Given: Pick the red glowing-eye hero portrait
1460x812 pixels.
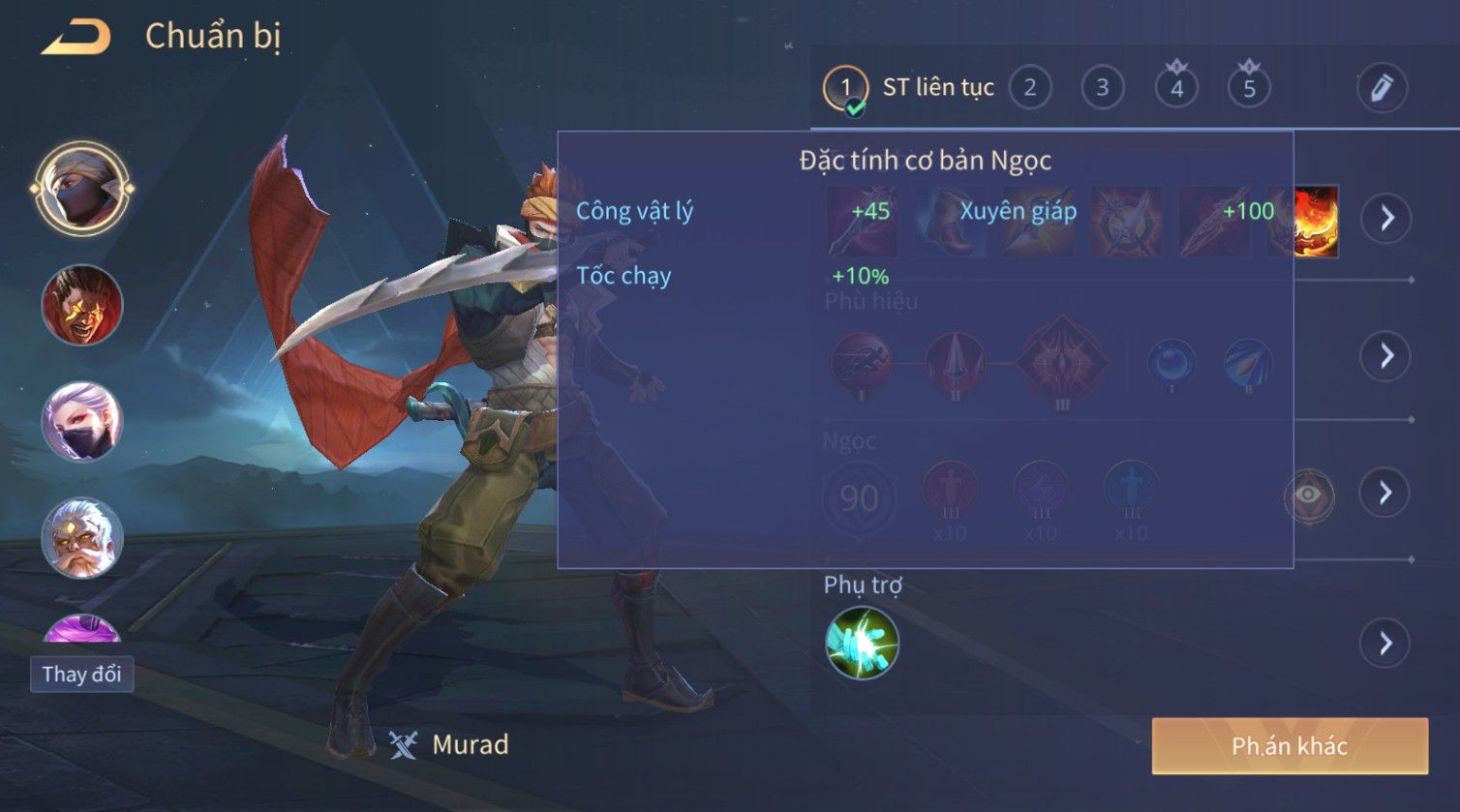Looking at the screenshot, I should (82, 306).
